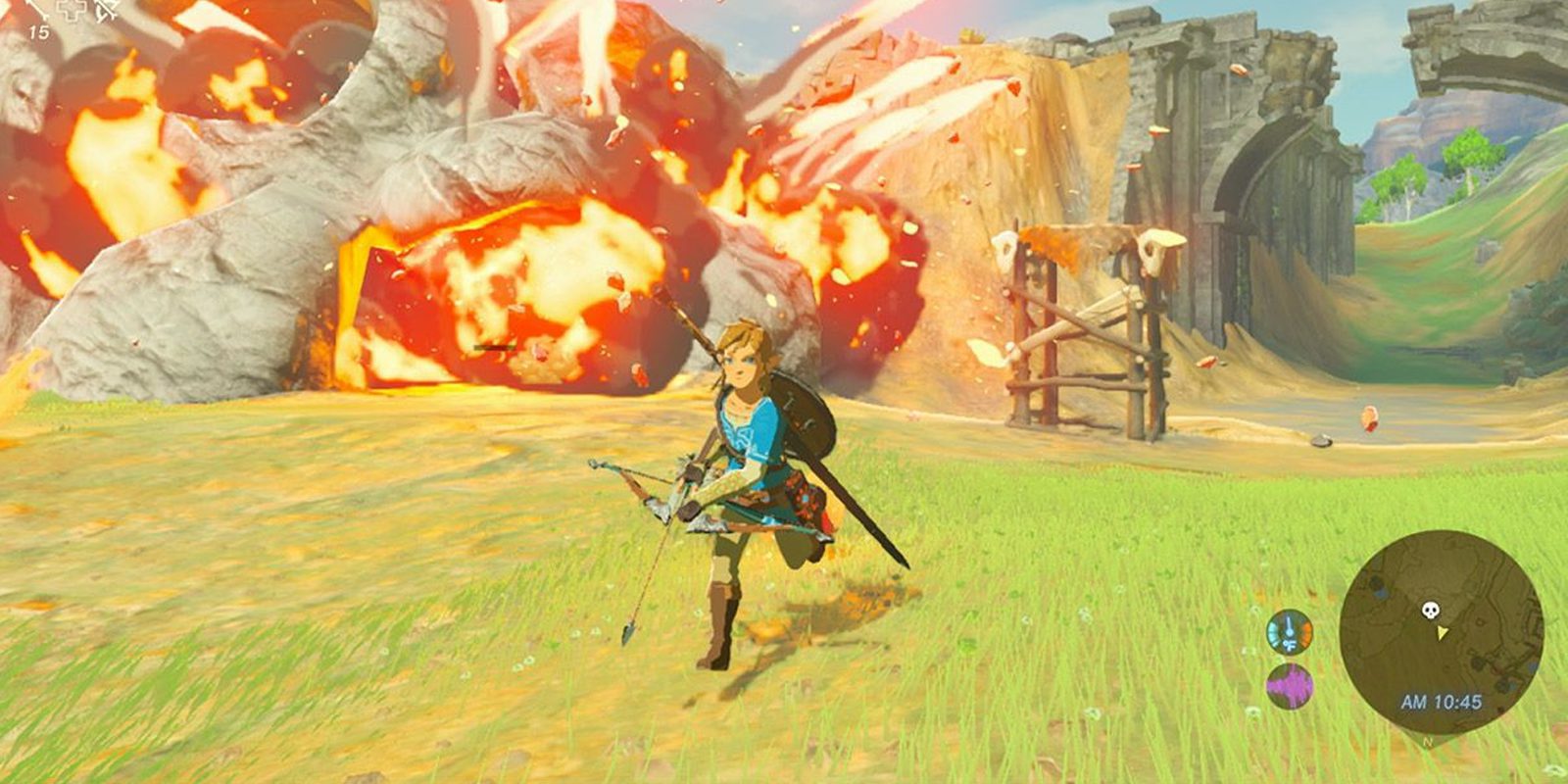
Task: Click the D-pad weapon-switch icon top left
Action: 72,11
